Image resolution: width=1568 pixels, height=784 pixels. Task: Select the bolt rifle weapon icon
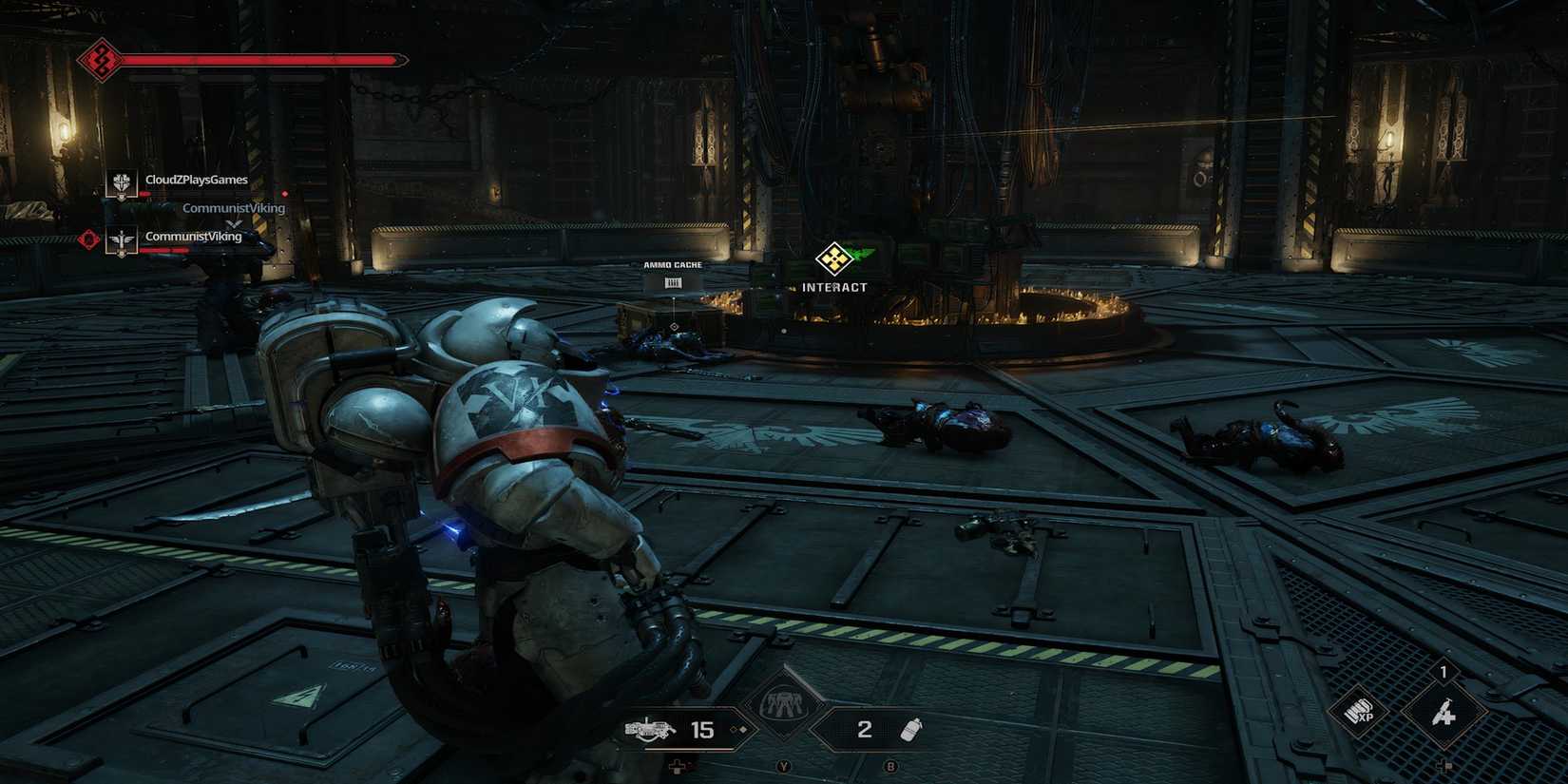[x=650, y=730]
